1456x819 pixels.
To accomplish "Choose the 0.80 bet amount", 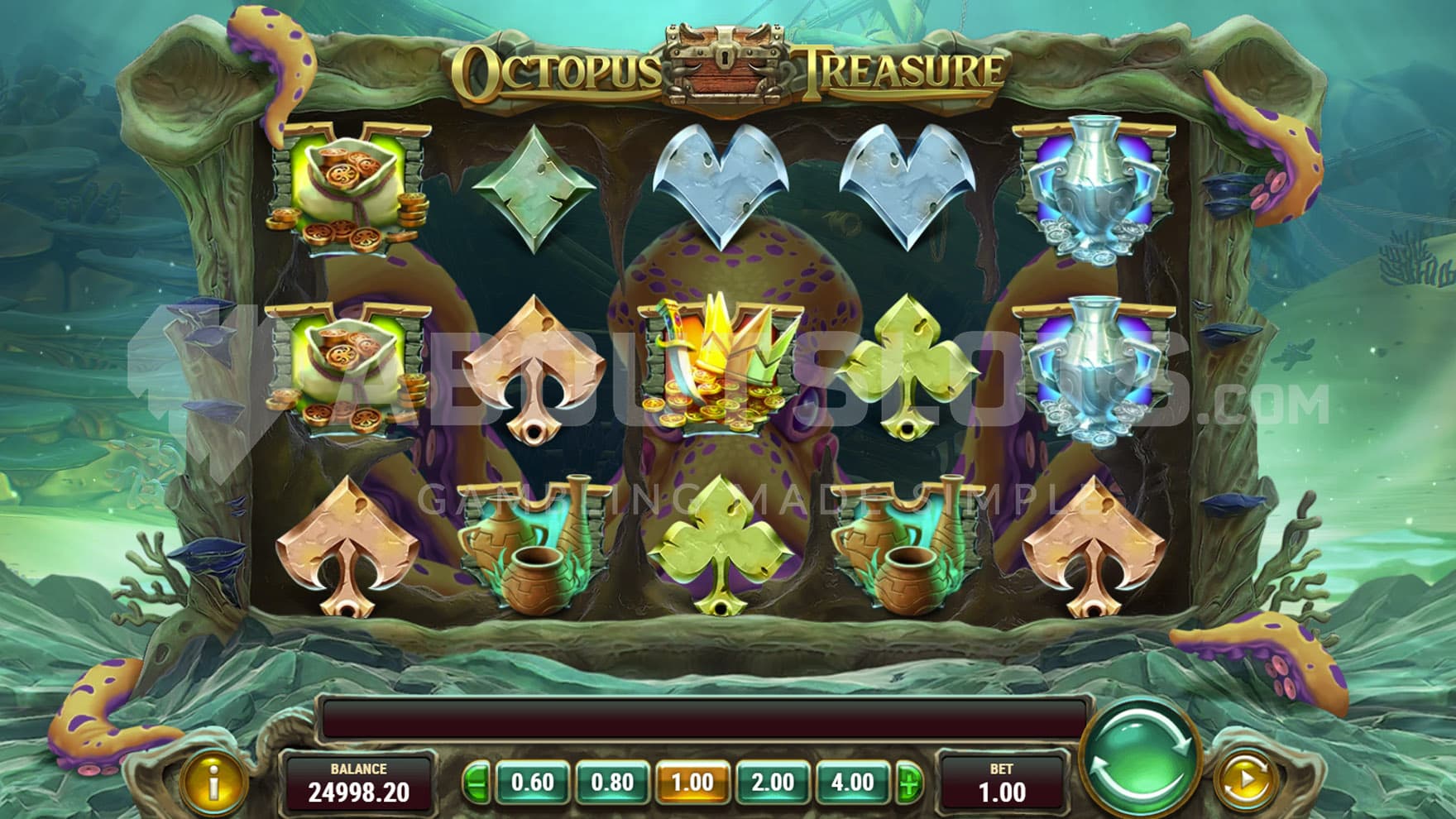I will [x=612, y=782].
